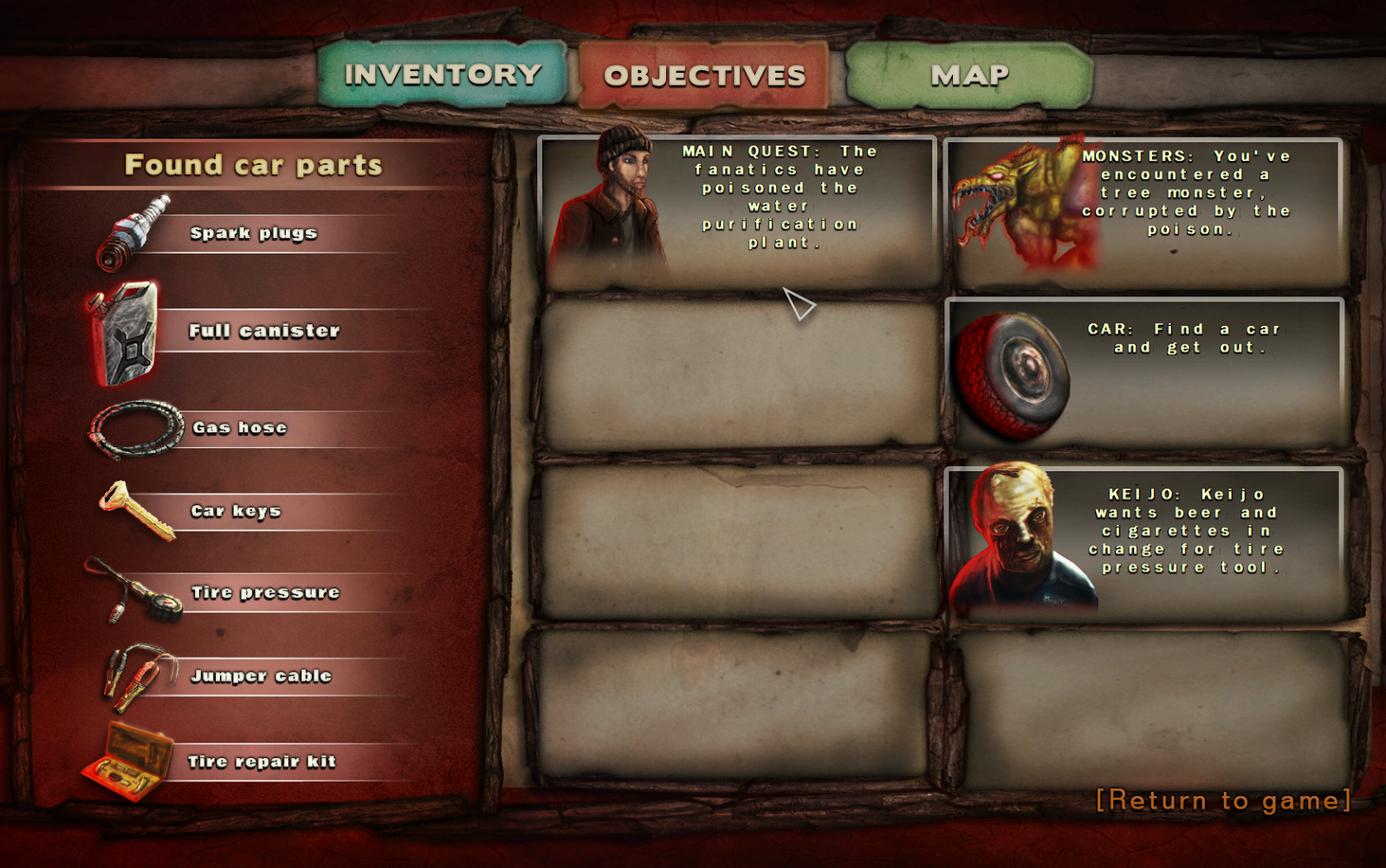Click the Return to game link
The width and height of the screenshot is (1386, 868).
tap(1222, 801)
